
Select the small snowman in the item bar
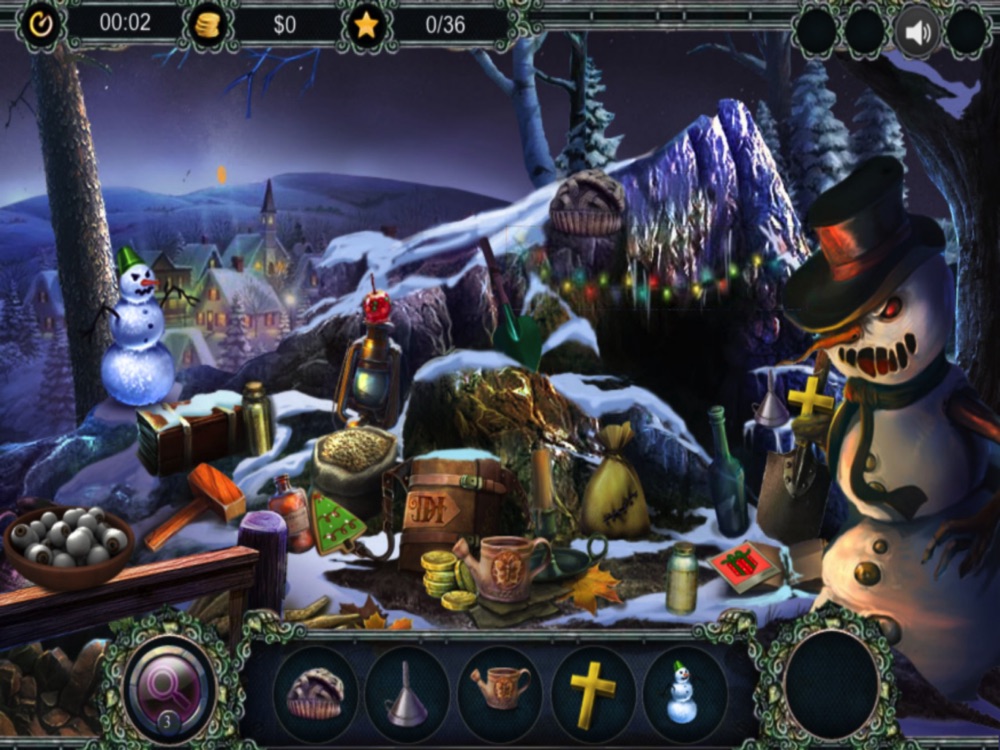(x=682, y=692)
